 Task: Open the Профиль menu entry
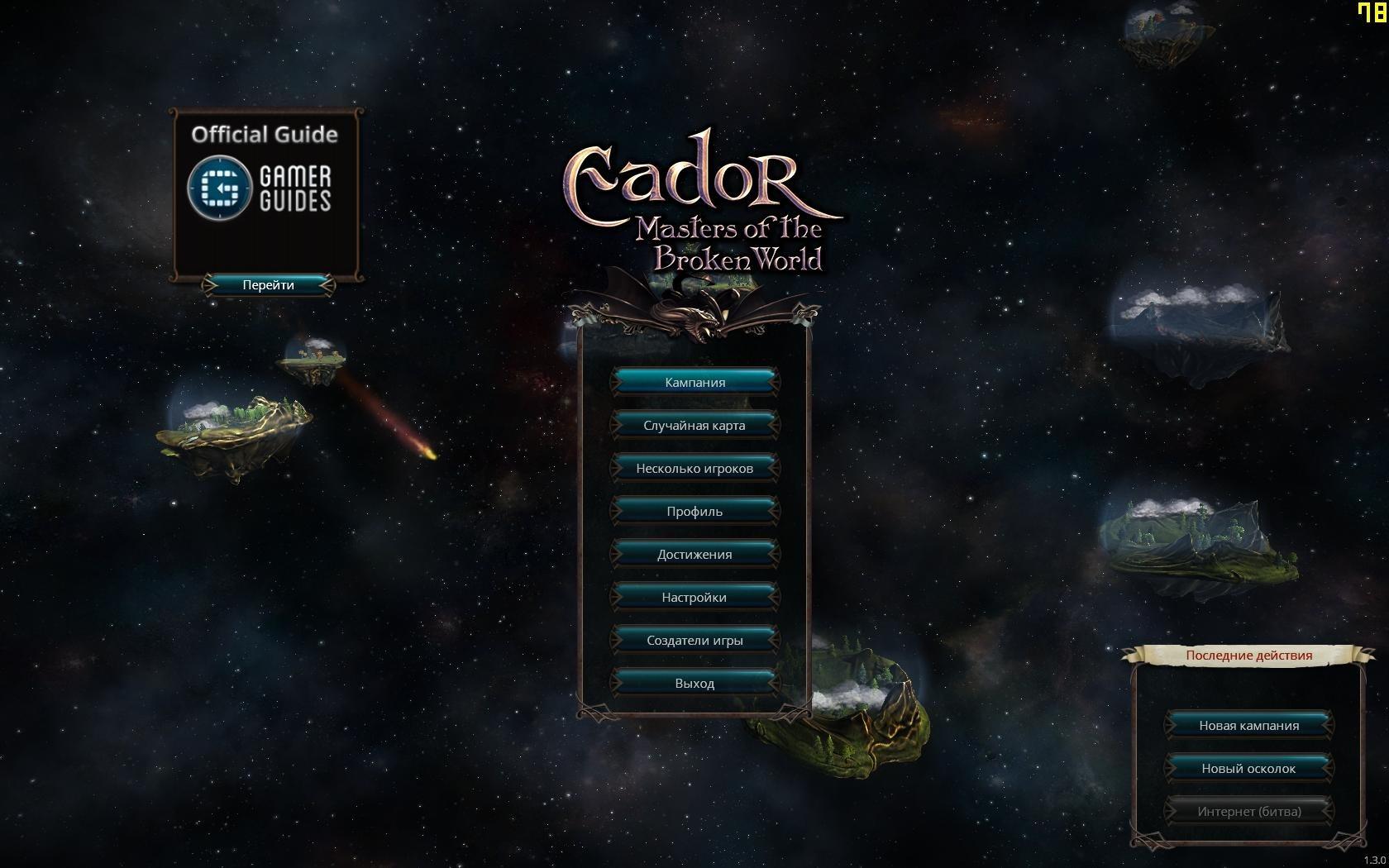(694, 511)
